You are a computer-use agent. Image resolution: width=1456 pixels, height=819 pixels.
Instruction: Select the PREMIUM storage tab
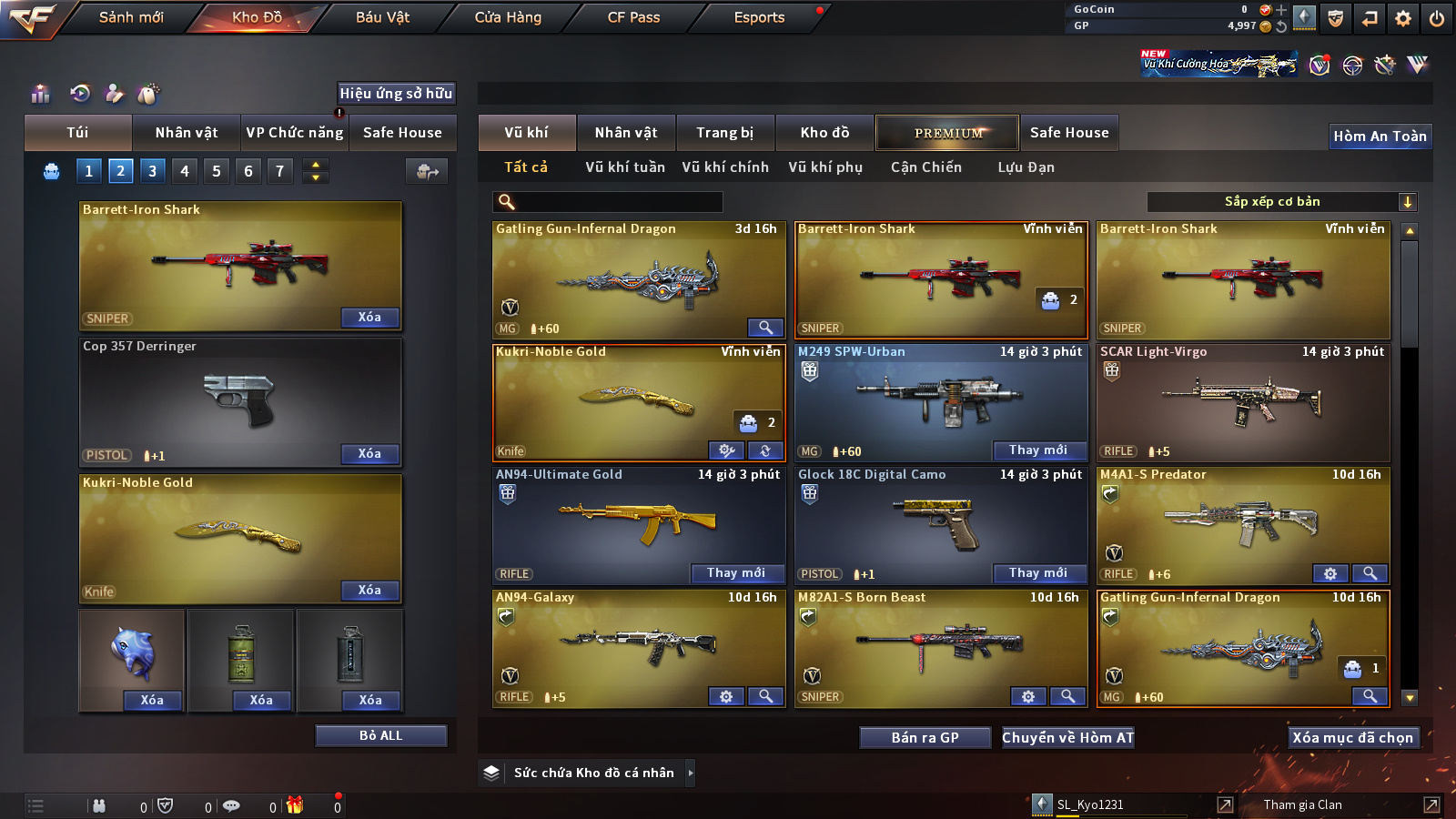[947, 133]
